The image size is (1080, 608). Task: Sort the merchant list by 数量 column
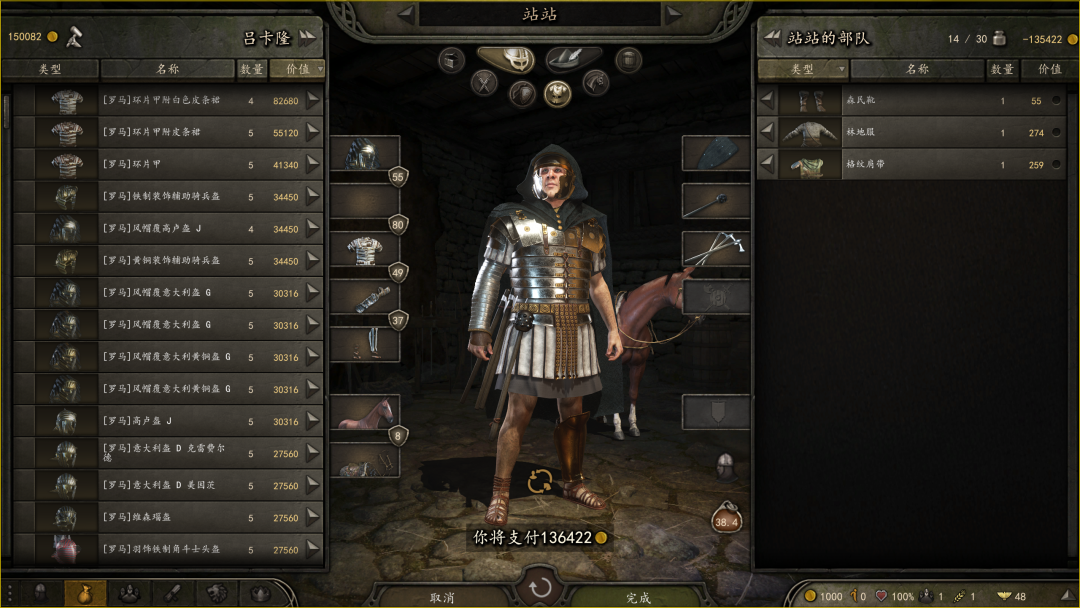click(x=252, y=69)
